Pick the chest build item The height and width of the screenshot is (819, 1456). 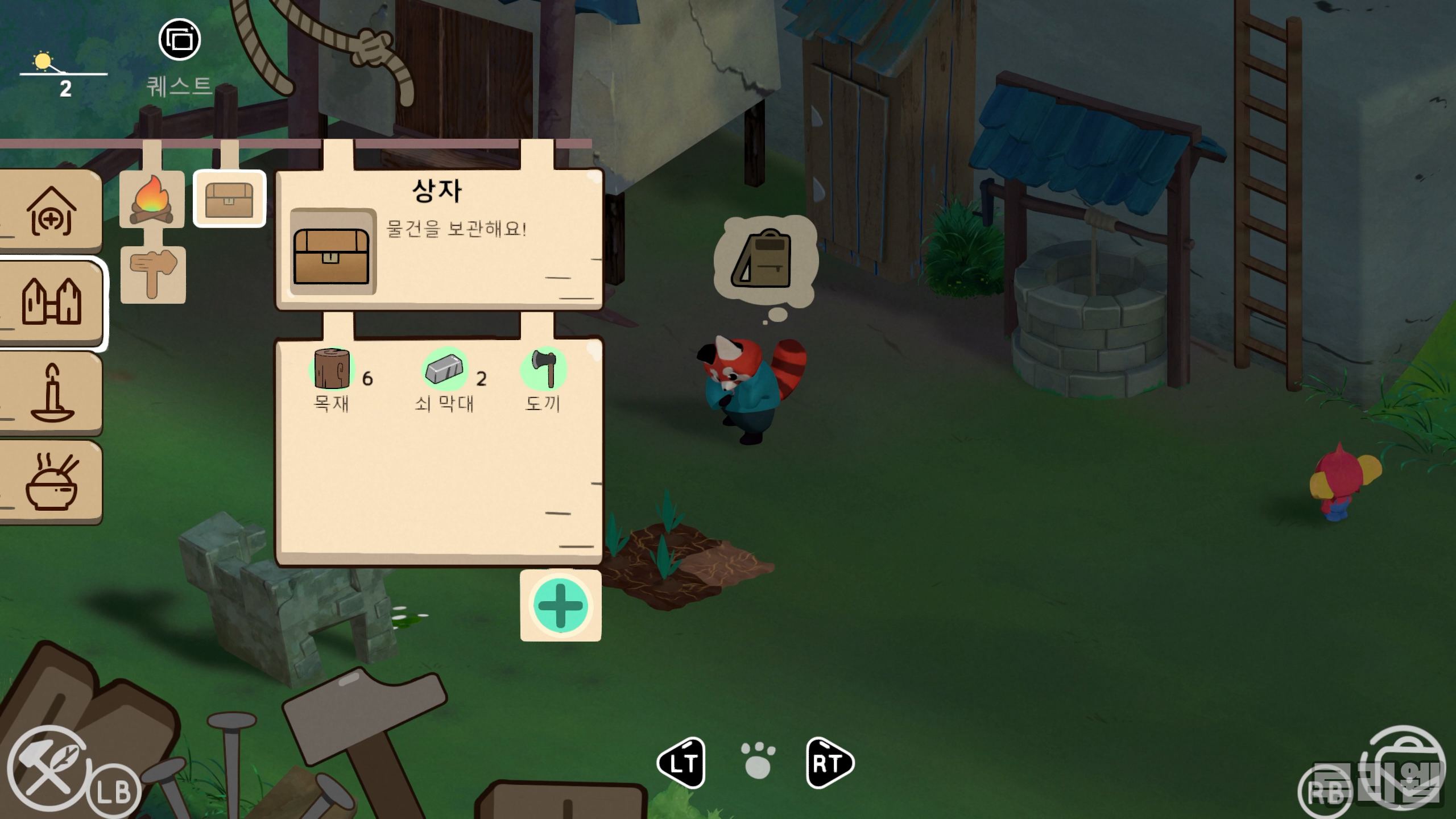[x=229, y=199]
